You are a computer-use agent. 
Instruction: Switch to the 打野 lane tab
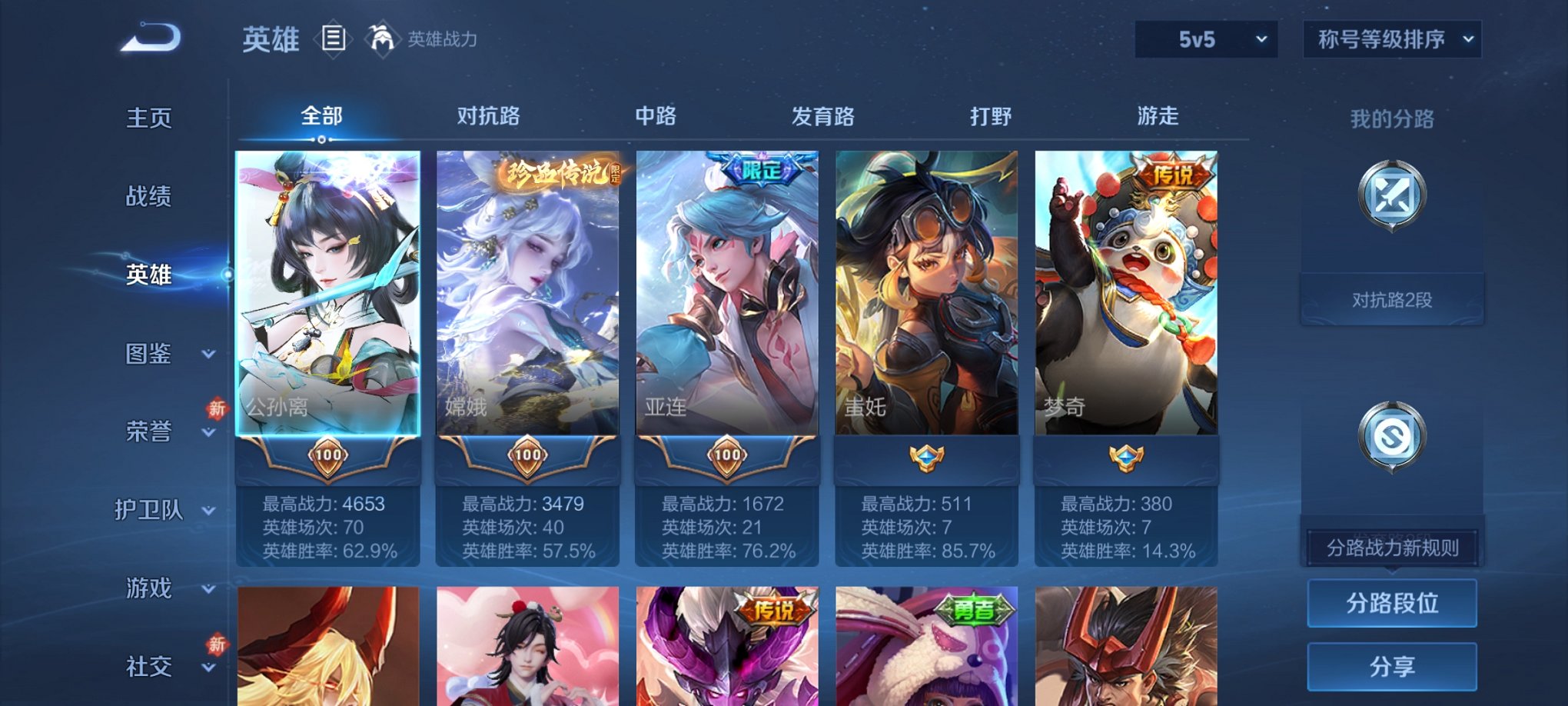point(991,117)
